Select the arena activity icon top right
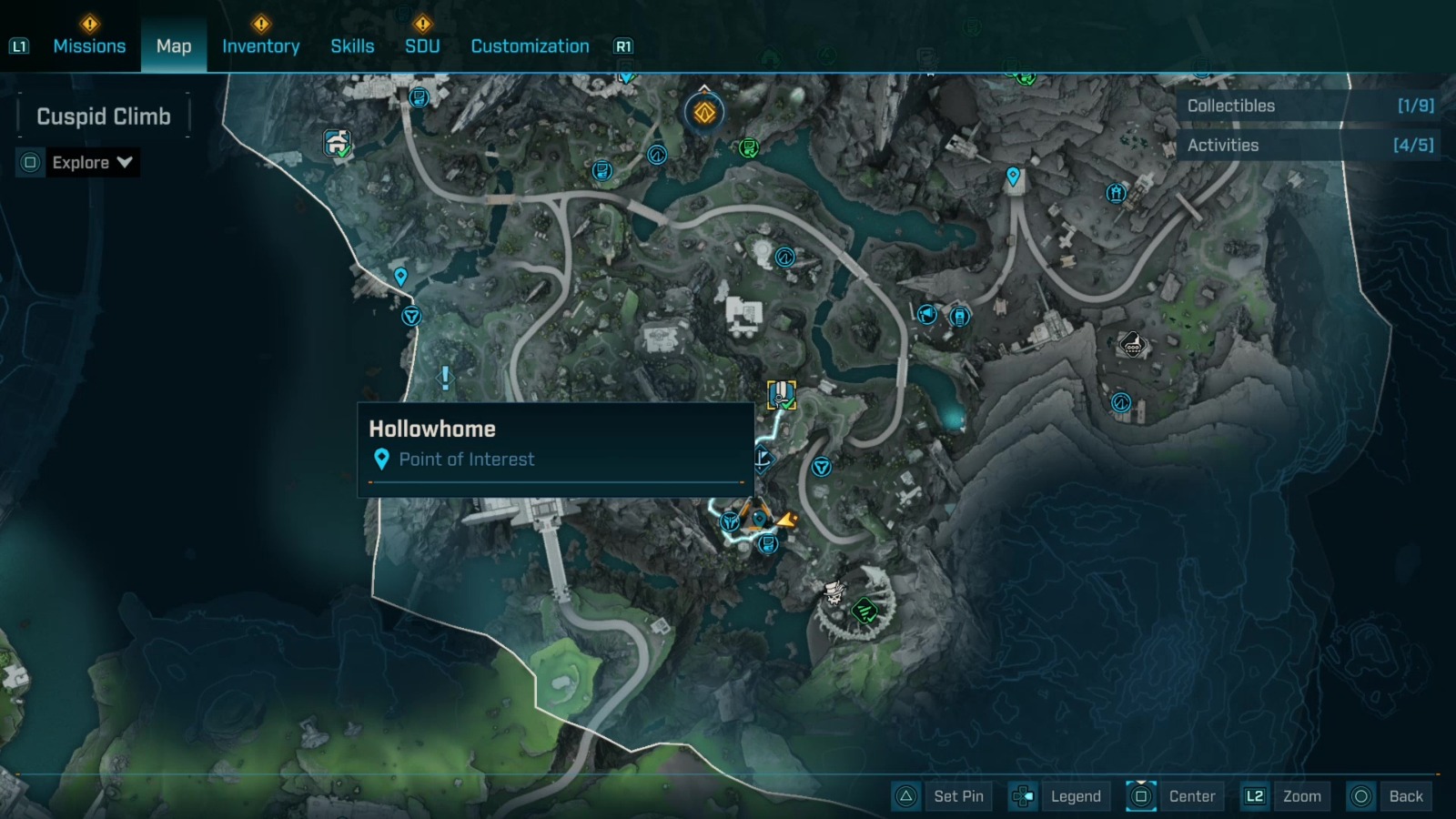The height and width of the screenshot is (819, 1456). tap(1116, 193)
